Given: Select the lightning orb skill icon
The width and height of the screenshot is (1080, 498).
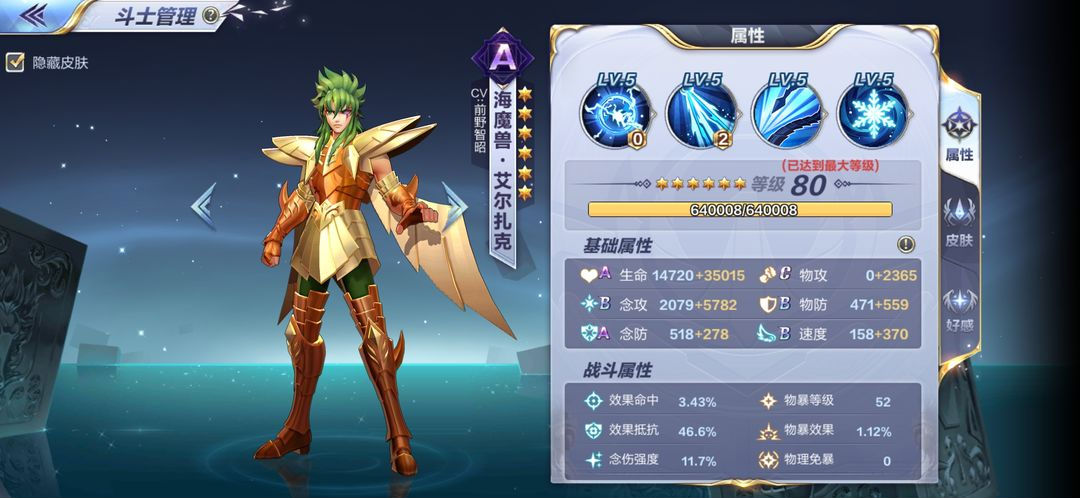Looking at the screenshot, I should click(616, 110).
